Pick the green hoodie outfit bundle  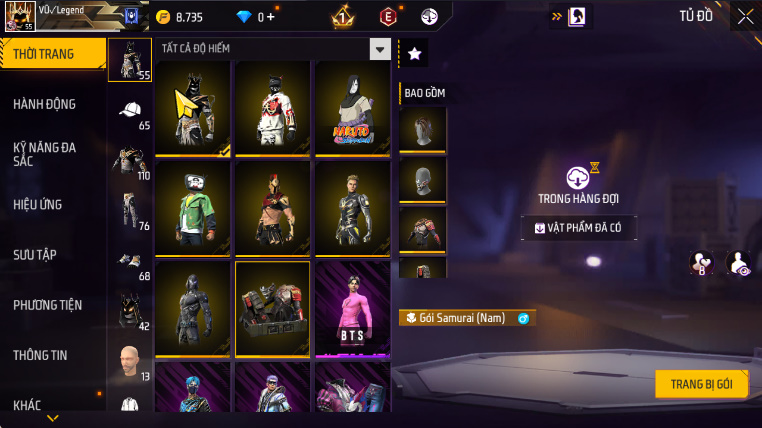pos(192,208)
